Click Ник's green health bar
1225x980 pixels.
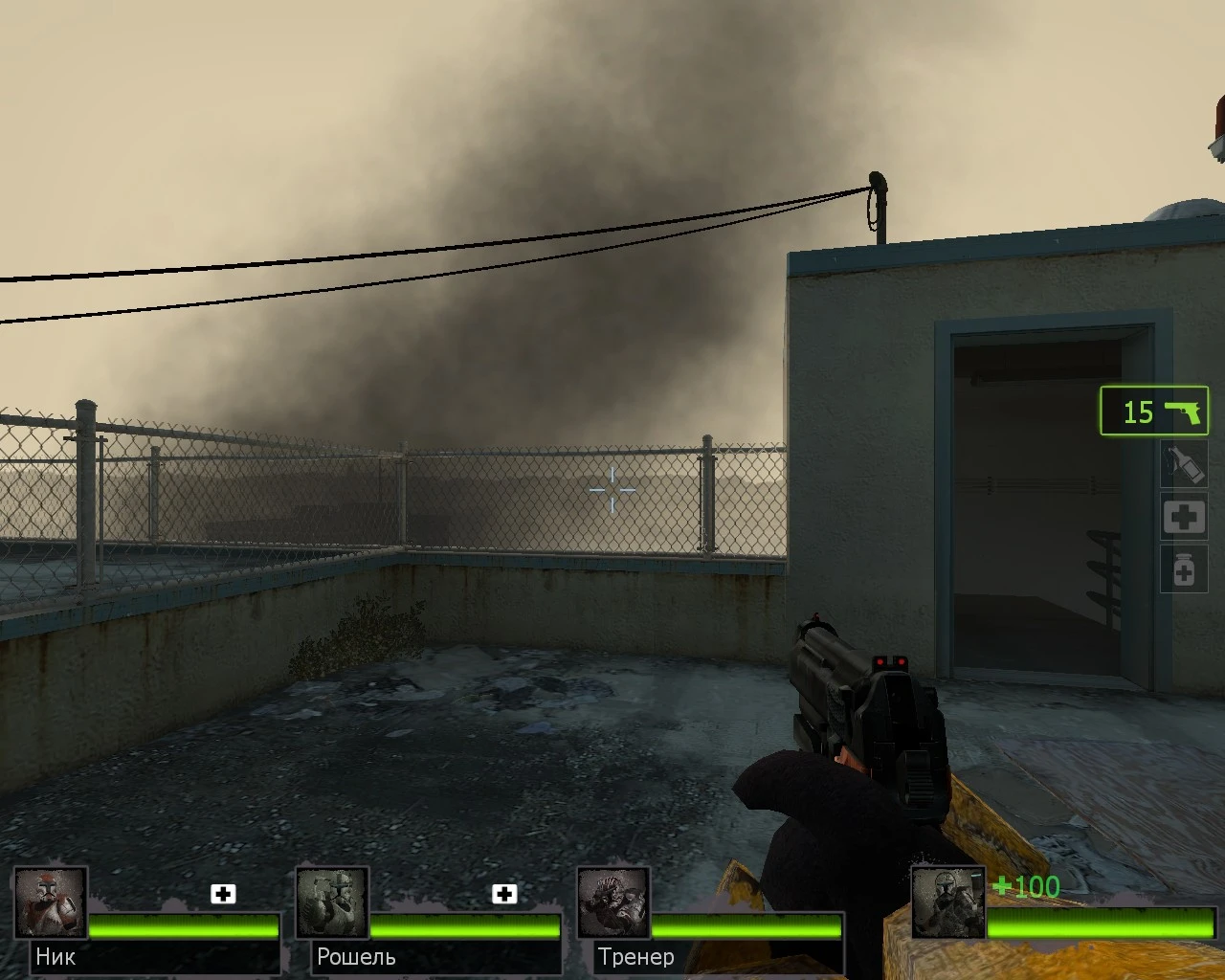tap(182, 926)
